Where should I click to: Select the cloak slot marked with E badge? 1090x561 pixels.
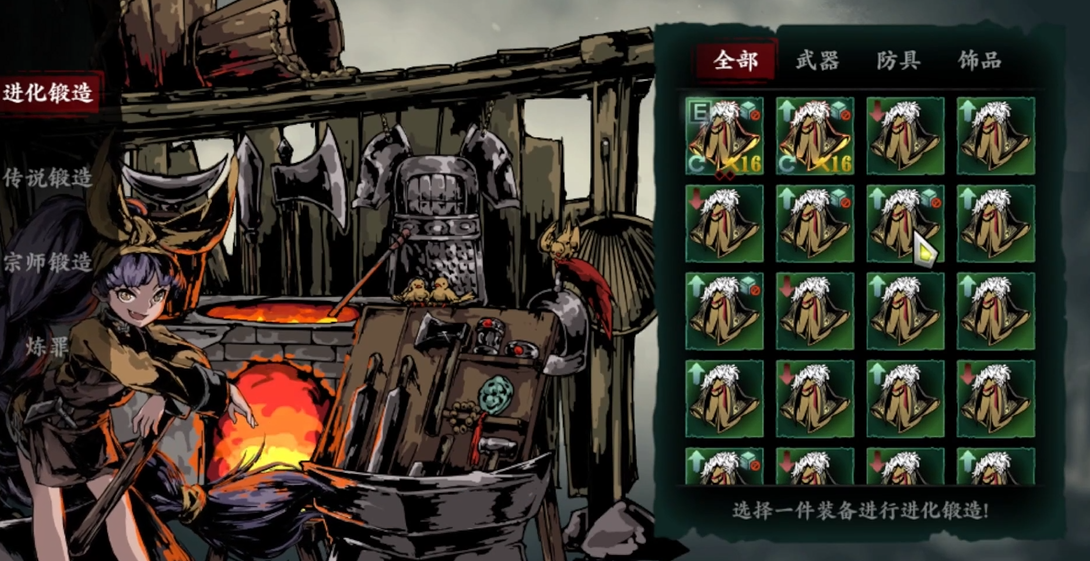coord(724,135)
